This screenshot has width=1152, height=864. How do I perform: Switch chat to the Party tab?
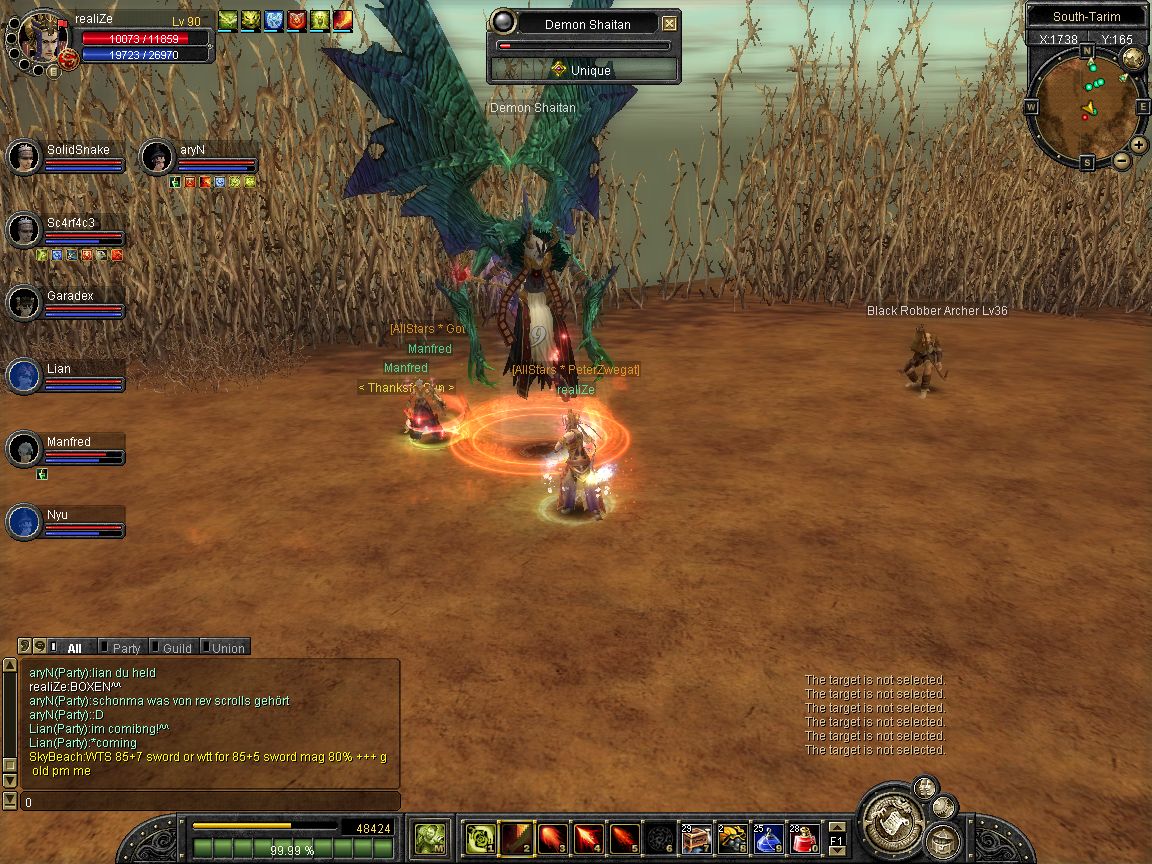point(126,648)
